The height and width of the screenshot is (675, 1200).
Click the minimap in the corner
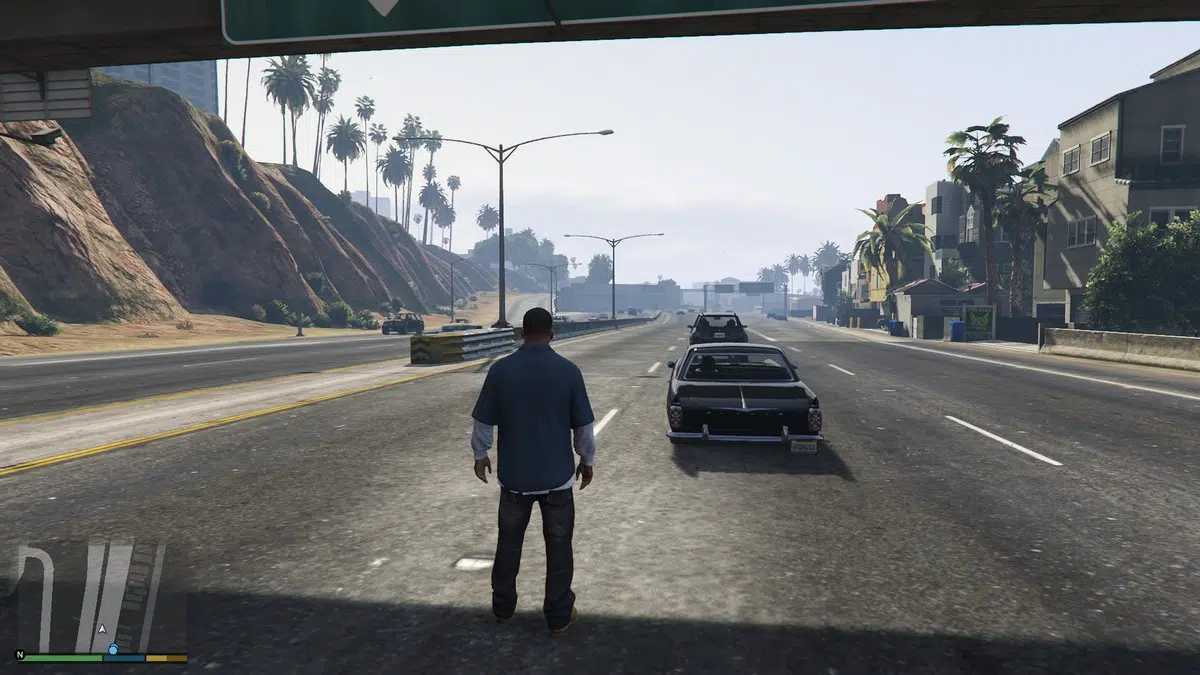[102, 598]
